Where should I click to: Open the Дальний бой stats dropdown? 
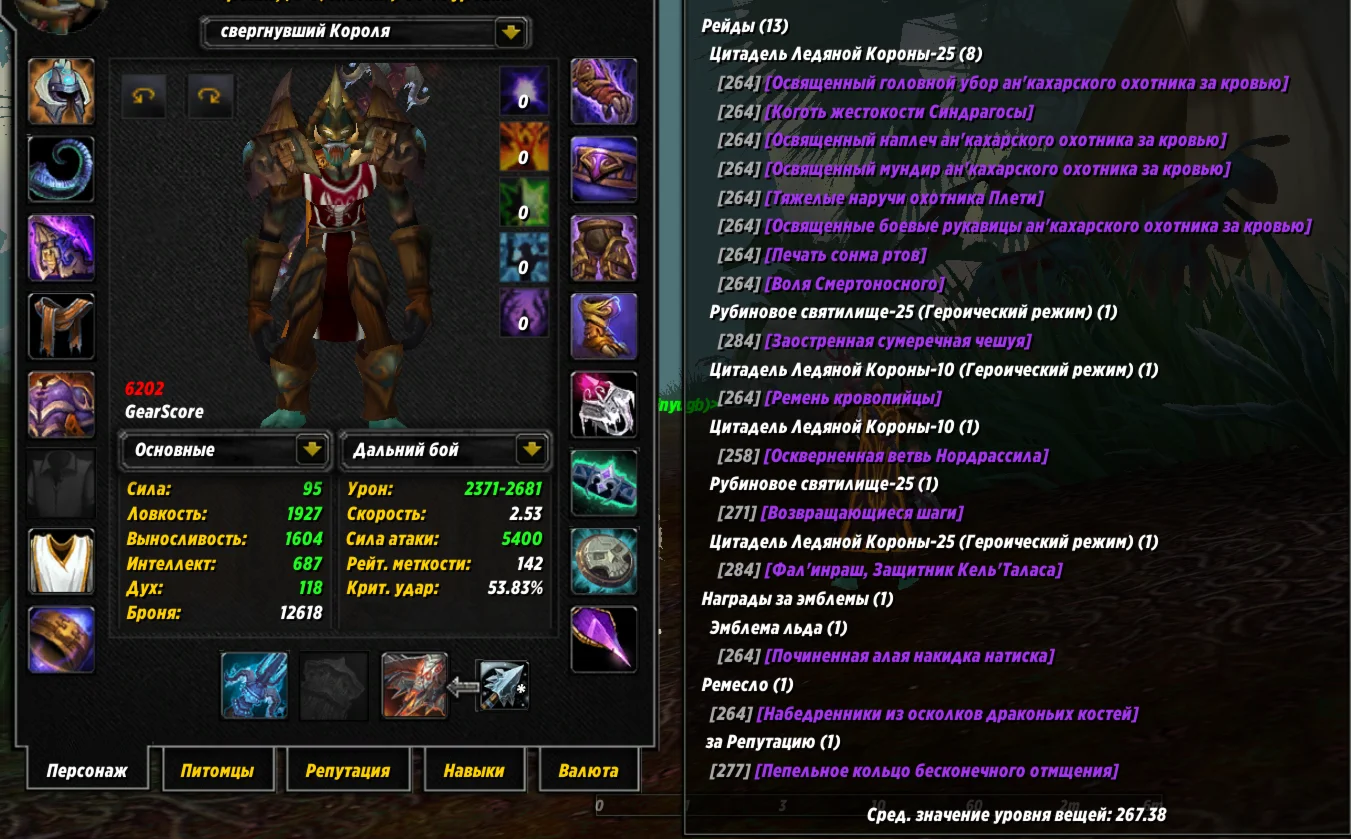534,450
